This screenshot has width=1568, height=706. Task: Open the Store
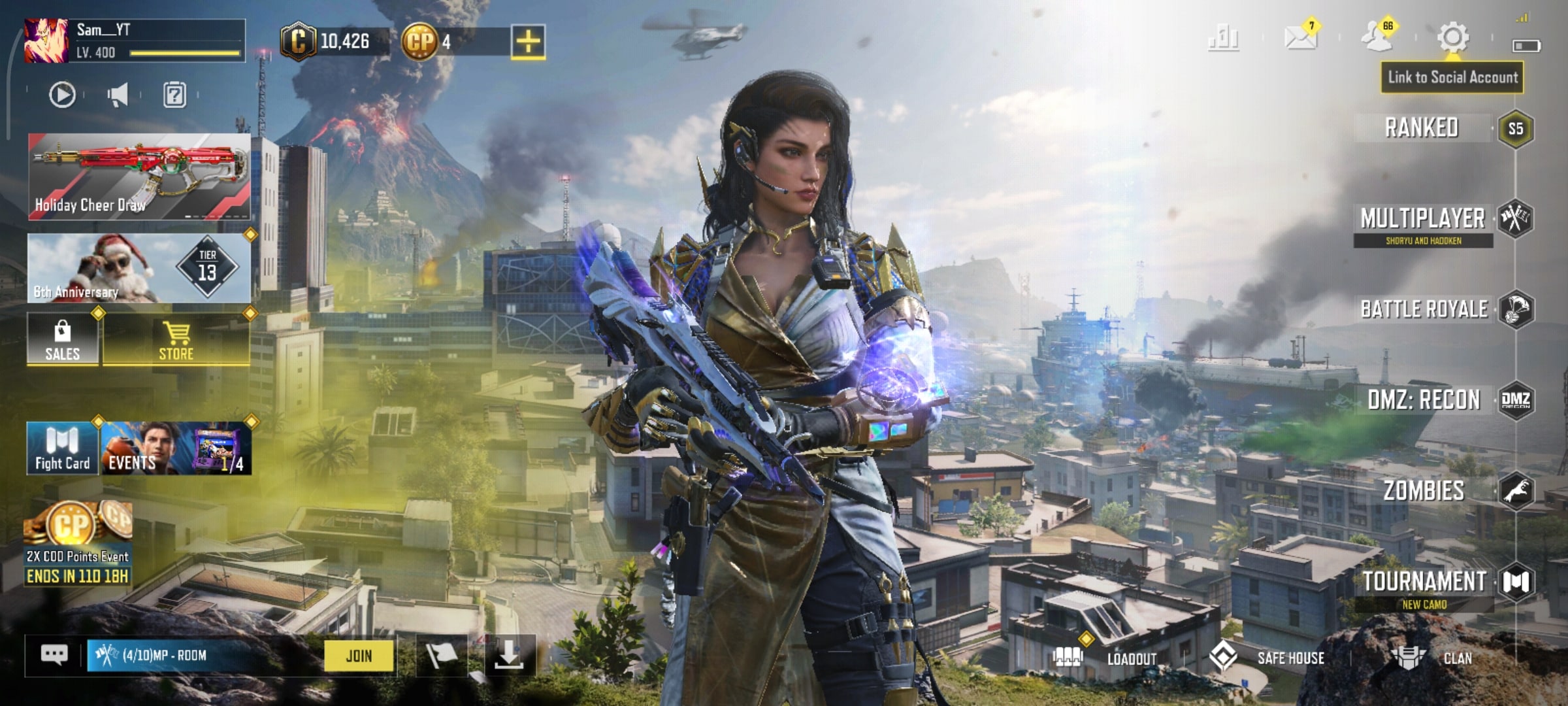pos(176,340)
